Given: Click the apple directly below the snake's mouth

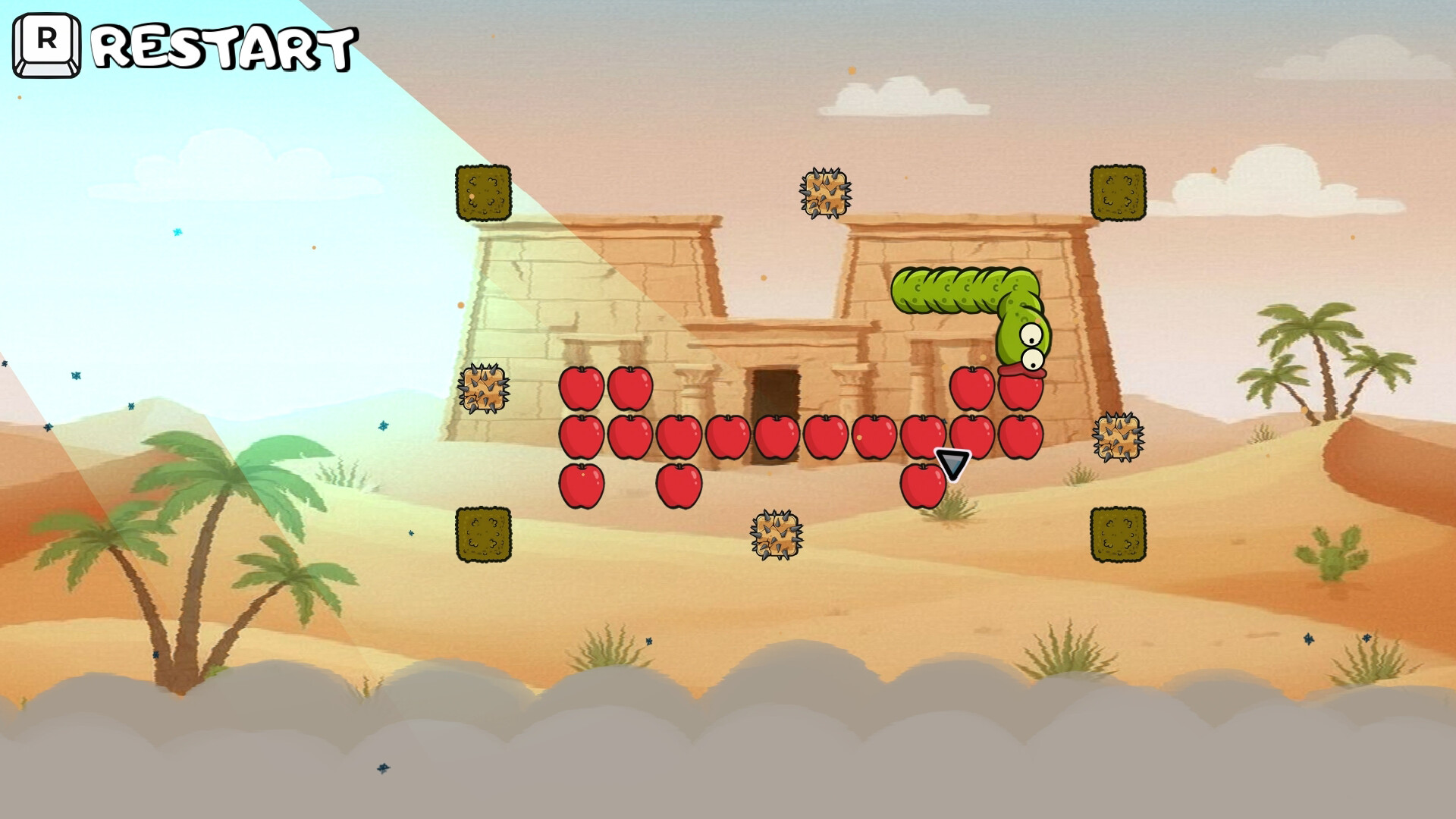Looking at the screenshot, I should [1021, 391].
